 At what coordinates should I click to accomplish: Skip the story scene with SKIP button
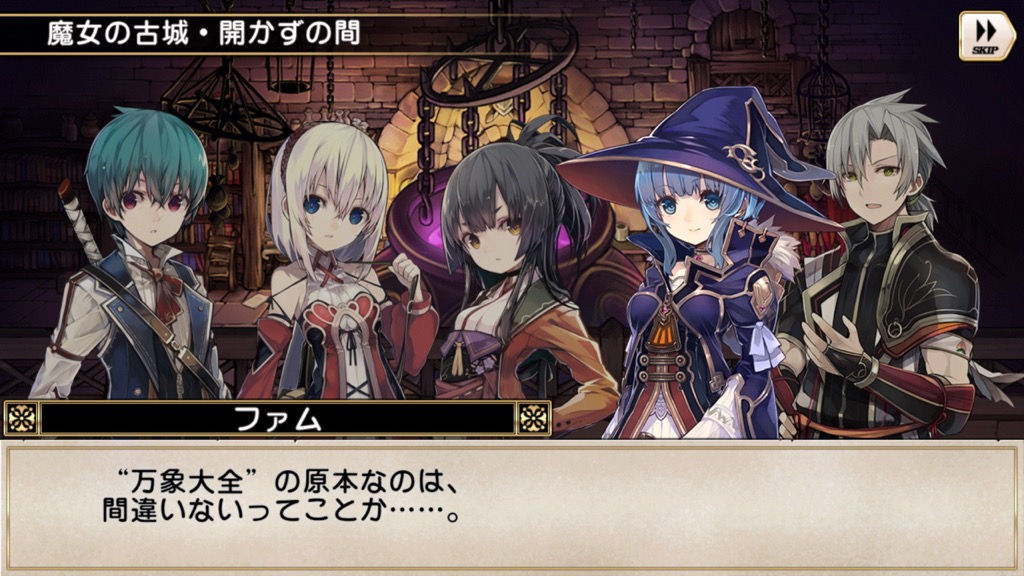[x=986, y=36]
